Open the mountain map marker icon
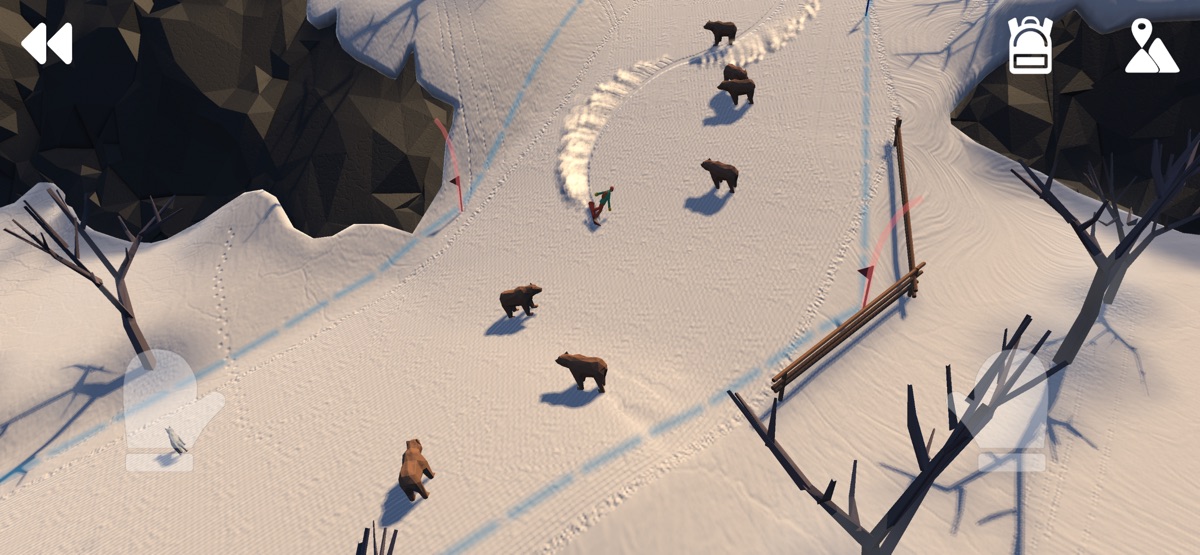Viewport: 1200px width, 555px height. 1152,47
